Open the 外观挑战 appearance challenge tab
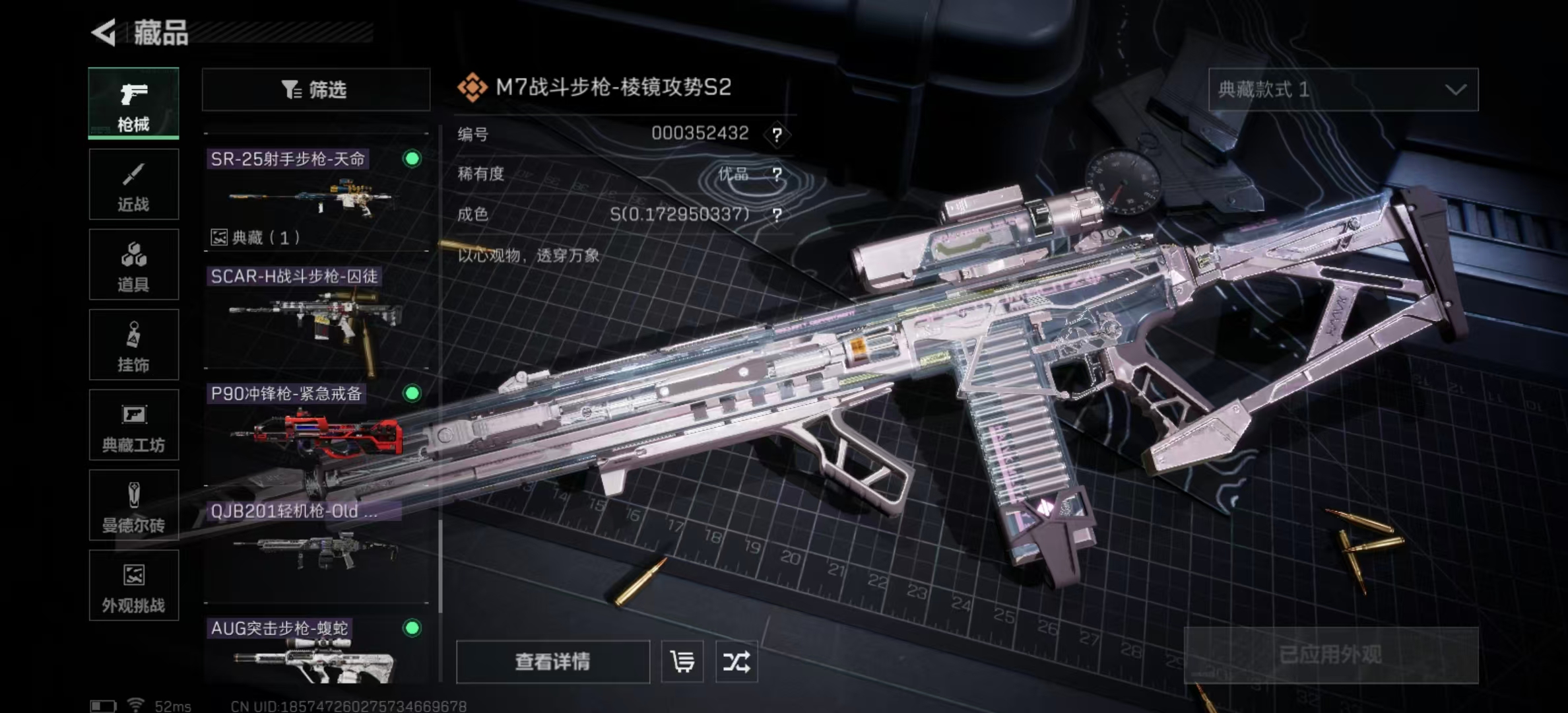This screenshot has height=713, width=1568. pos(133,586)
